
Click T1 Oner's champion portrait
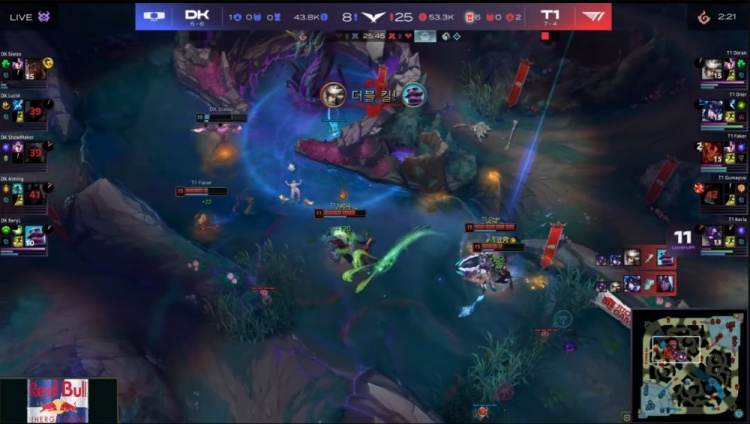click(713, 109)
